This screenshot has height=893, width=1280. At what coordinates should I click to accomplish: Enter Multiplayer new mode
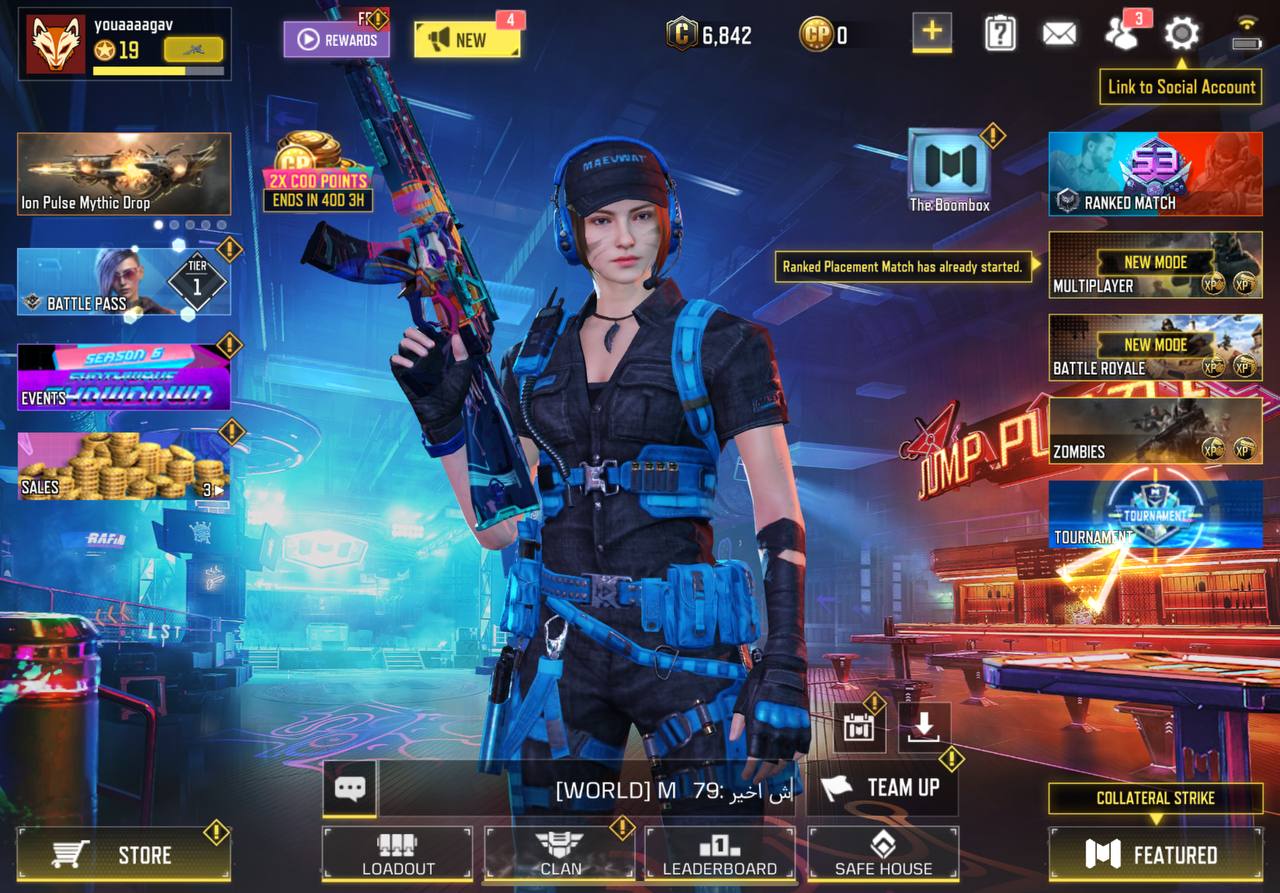pyautogui.click(x=1154, y=265)
